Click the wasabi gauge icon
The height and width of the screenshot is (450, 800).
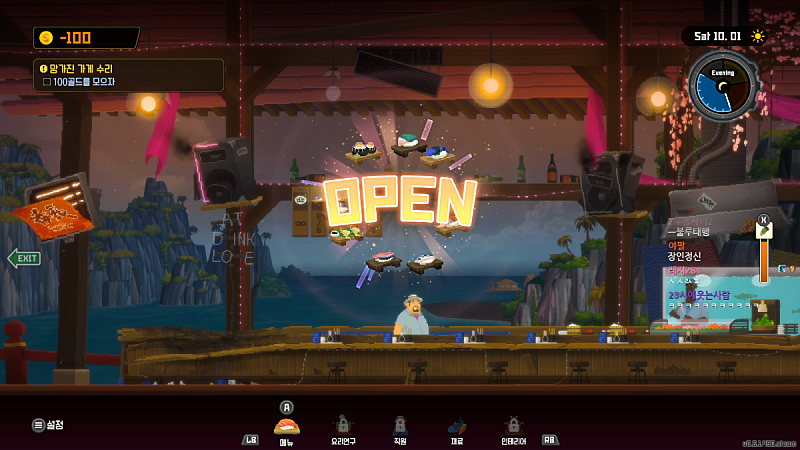(x=764, y=231)
